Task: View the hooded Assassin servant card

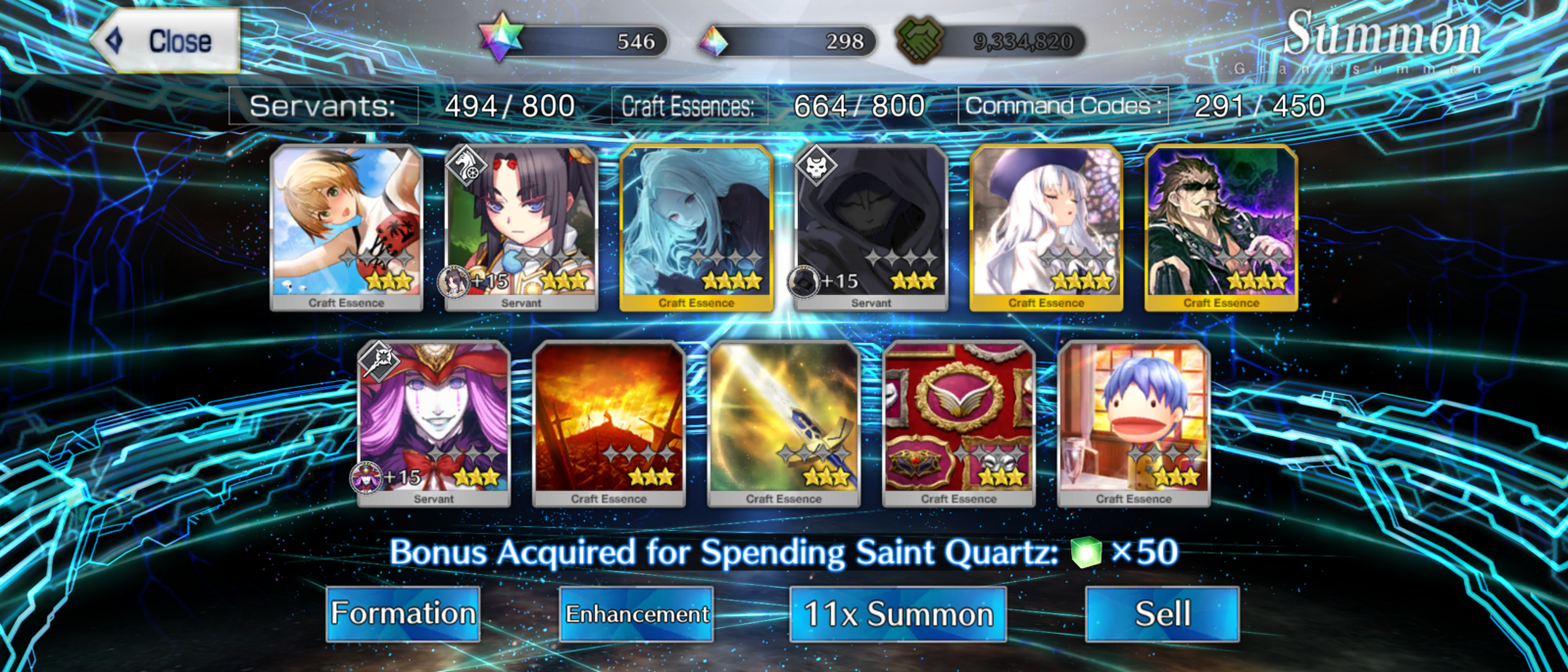Action: coord(871,226)
